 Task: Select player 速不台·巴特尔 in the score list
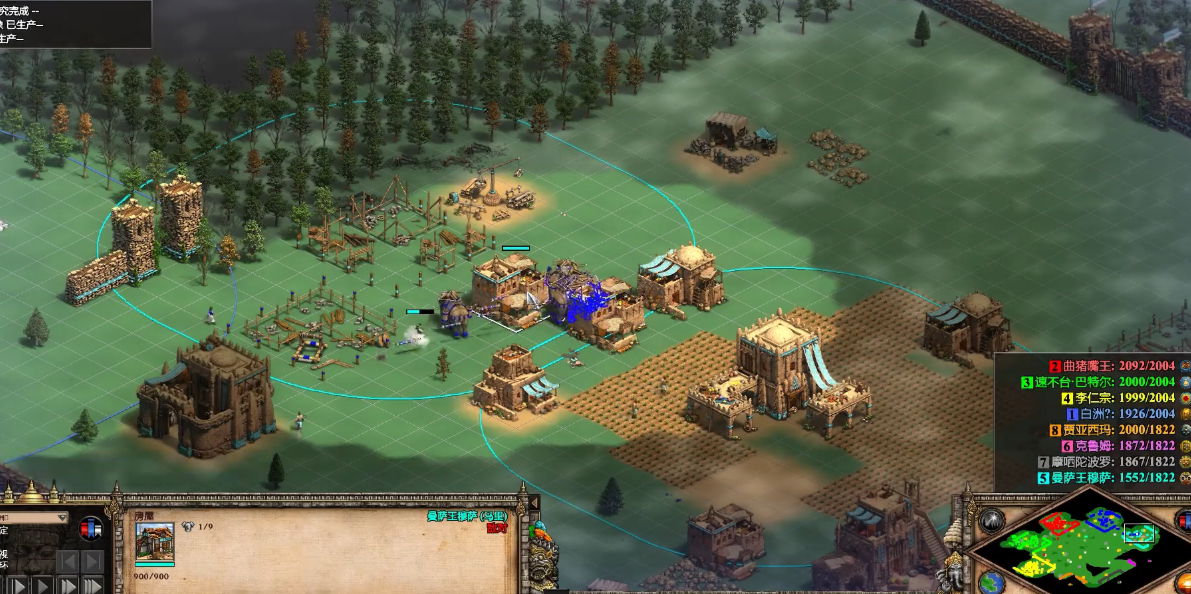click(x=1104, y=382)
